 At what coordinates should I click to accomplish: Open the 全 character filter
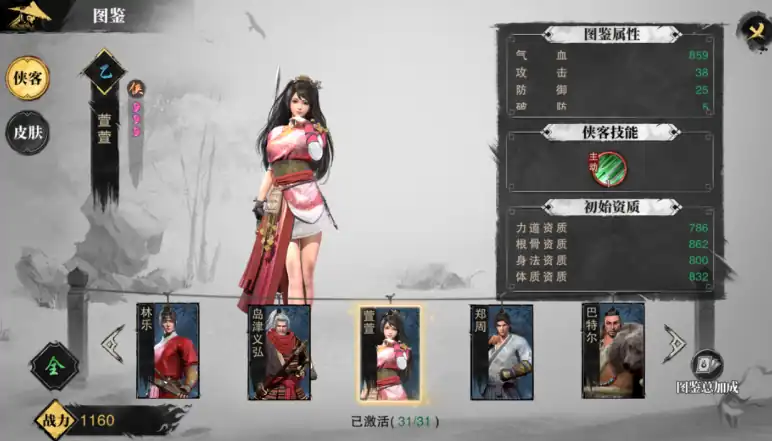coord(53,366)
